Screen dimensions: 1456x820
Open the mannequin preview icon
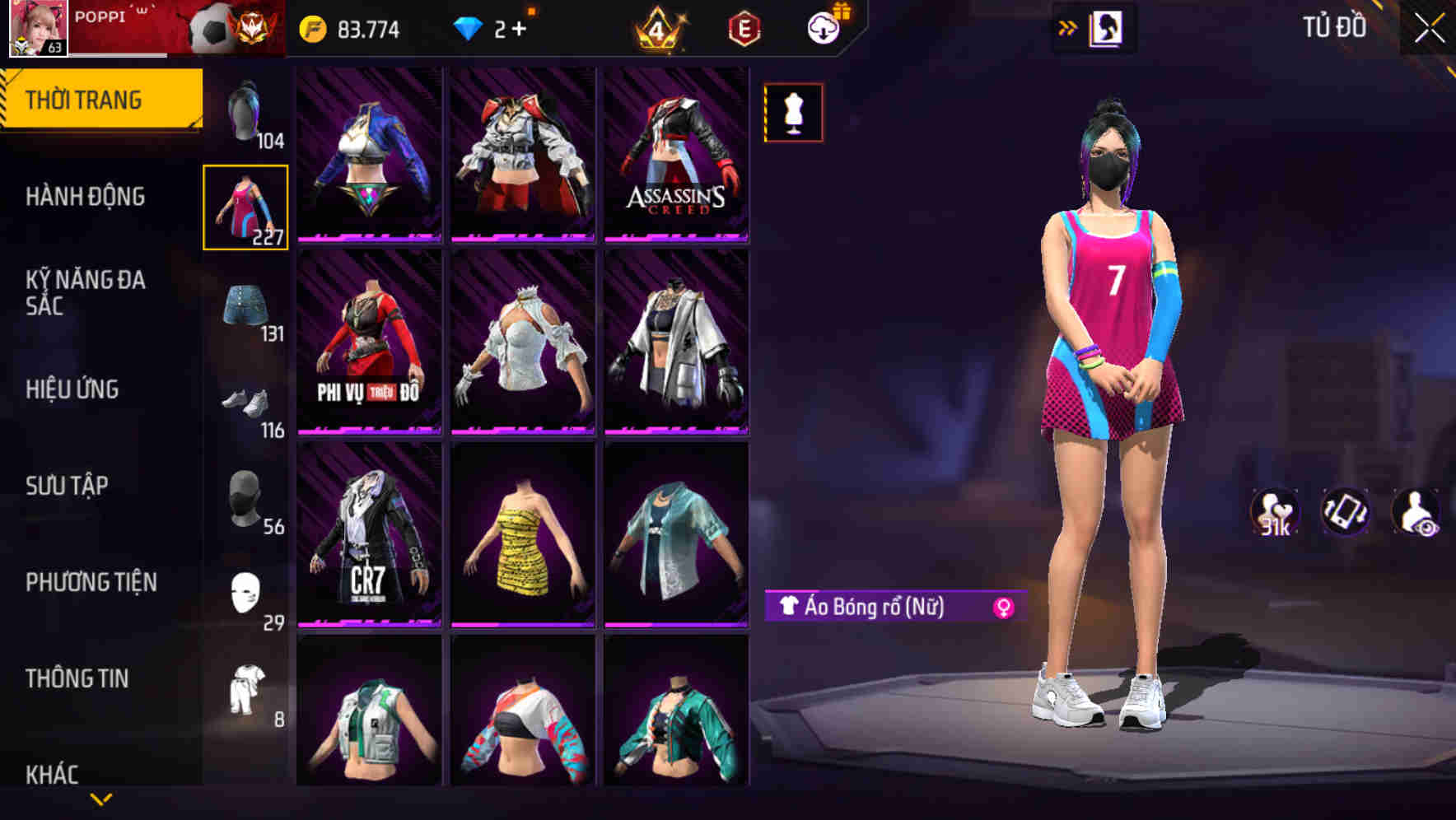click(x=792, y=113)
